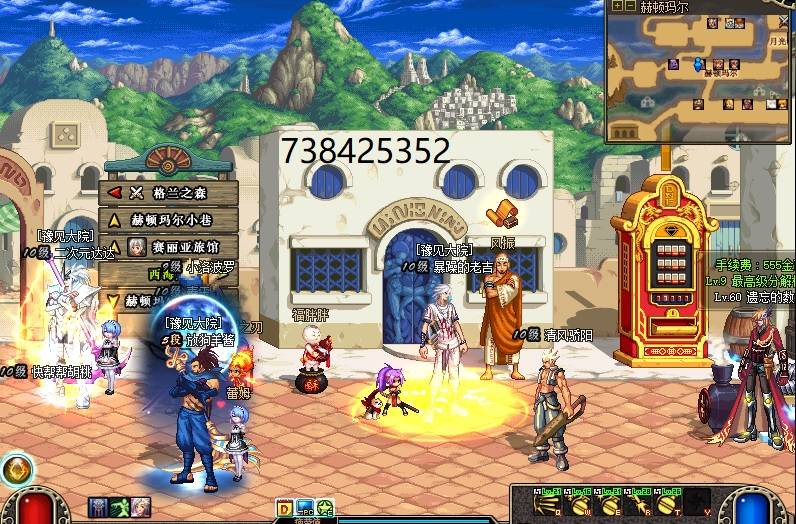Screen dimensions: 796x524
Task: Activate the level 26 grenade skill in T slot
Action: (x=666, y=503)
